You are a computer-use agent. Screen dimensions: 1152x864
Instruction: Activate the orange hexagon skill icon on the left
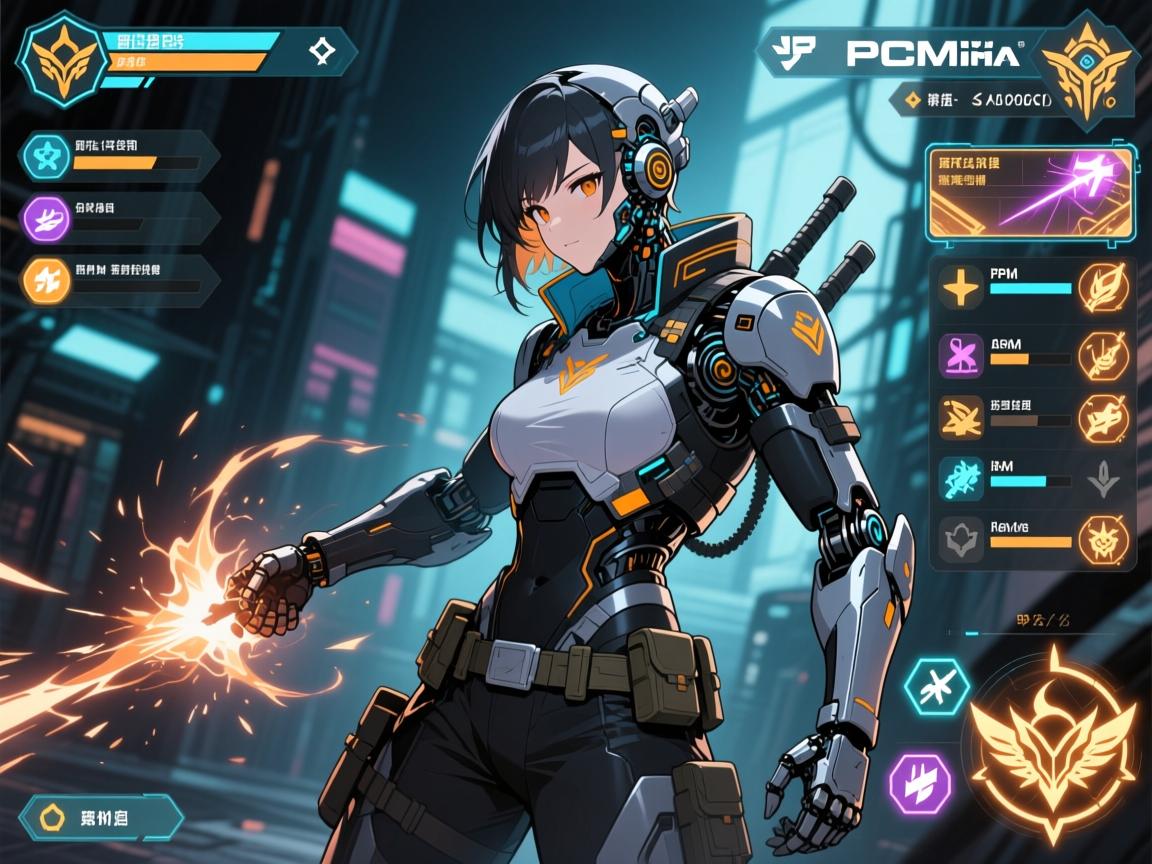[45, 277]
